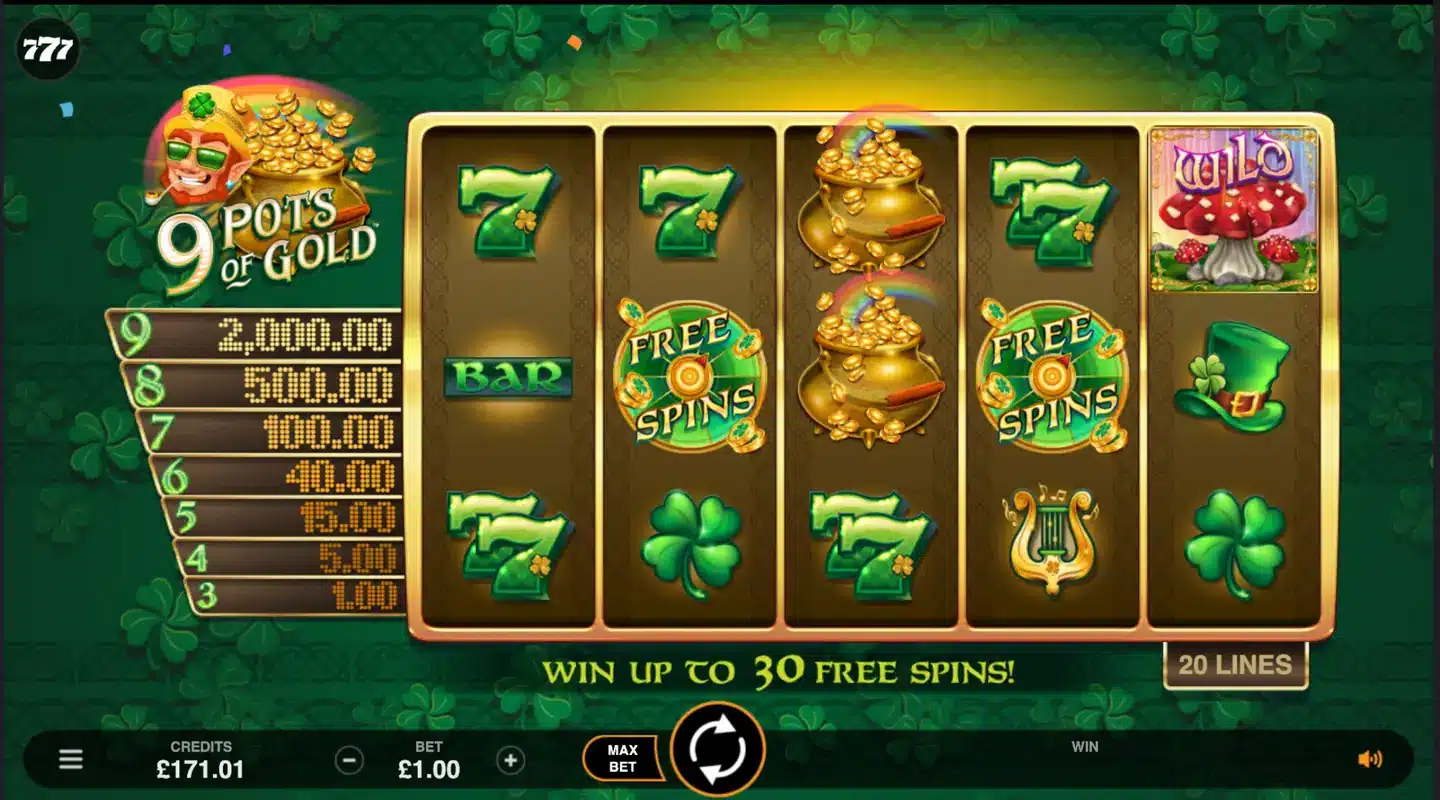Screen dimensions: 1440x800
Task: Click the 20 LINES indicator
Action: click(1236, 663)
